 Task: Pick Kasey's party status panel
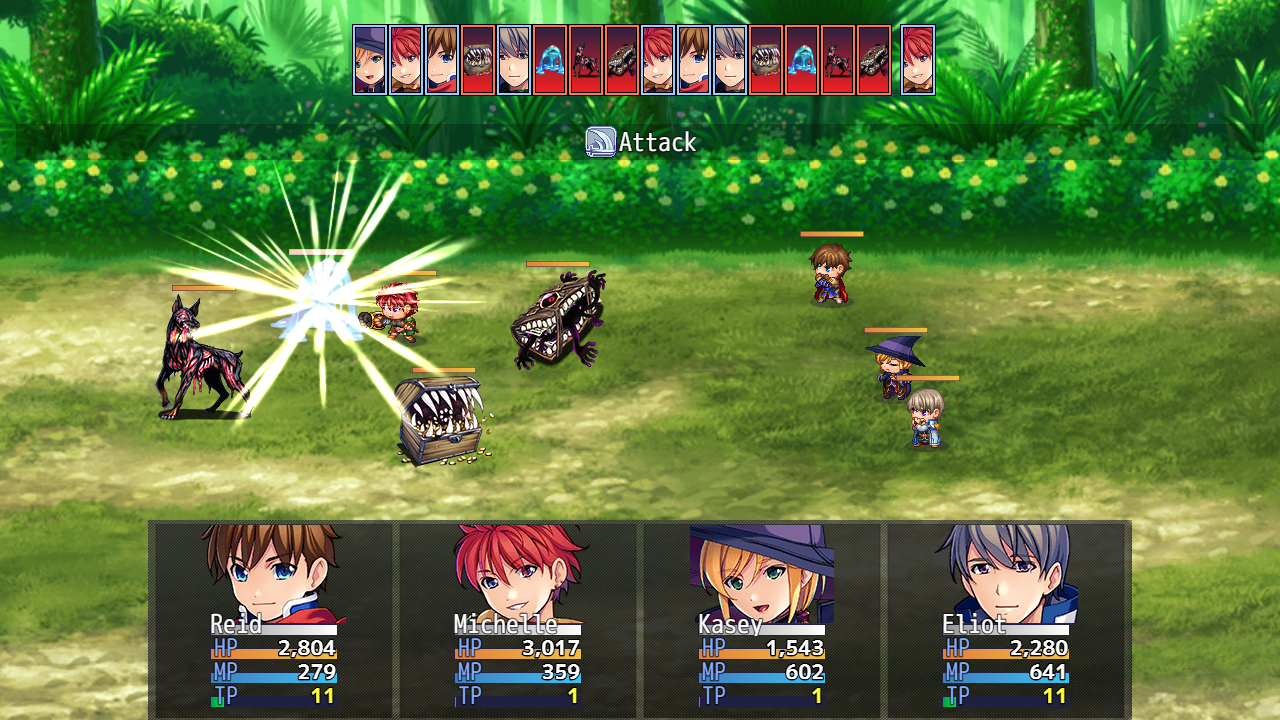pos(761,618)
